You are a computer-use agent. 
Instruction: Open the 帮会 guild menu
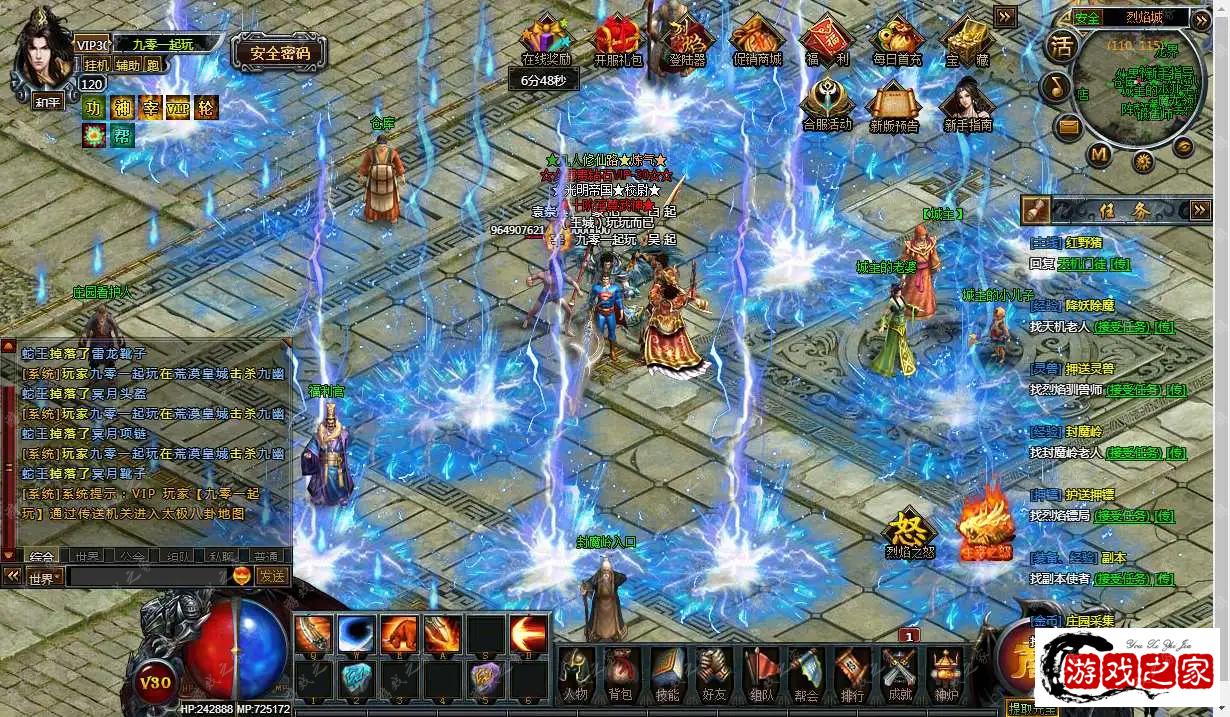click(x=806, y=672)
